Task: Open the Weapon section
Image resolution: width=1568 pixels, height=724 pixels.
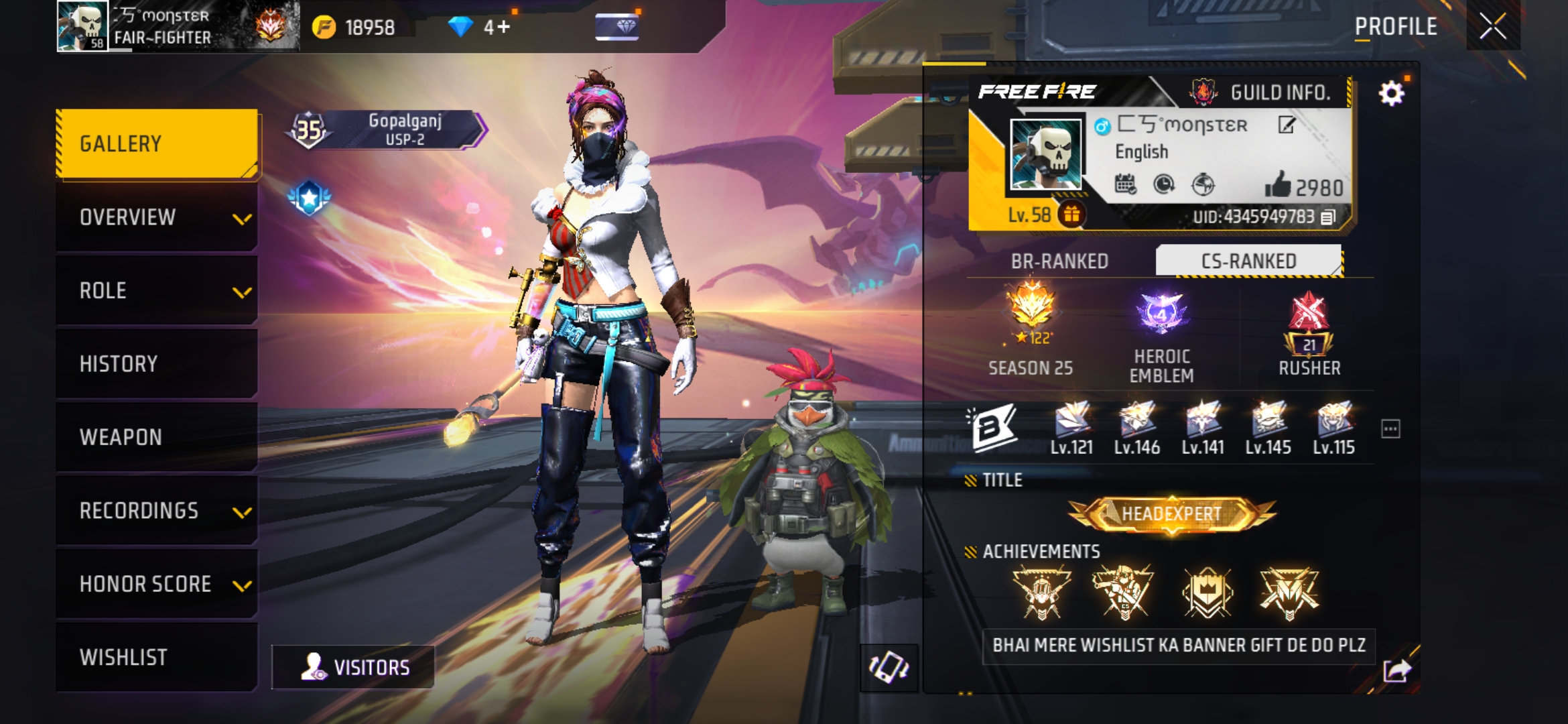Action: [157, 437]
